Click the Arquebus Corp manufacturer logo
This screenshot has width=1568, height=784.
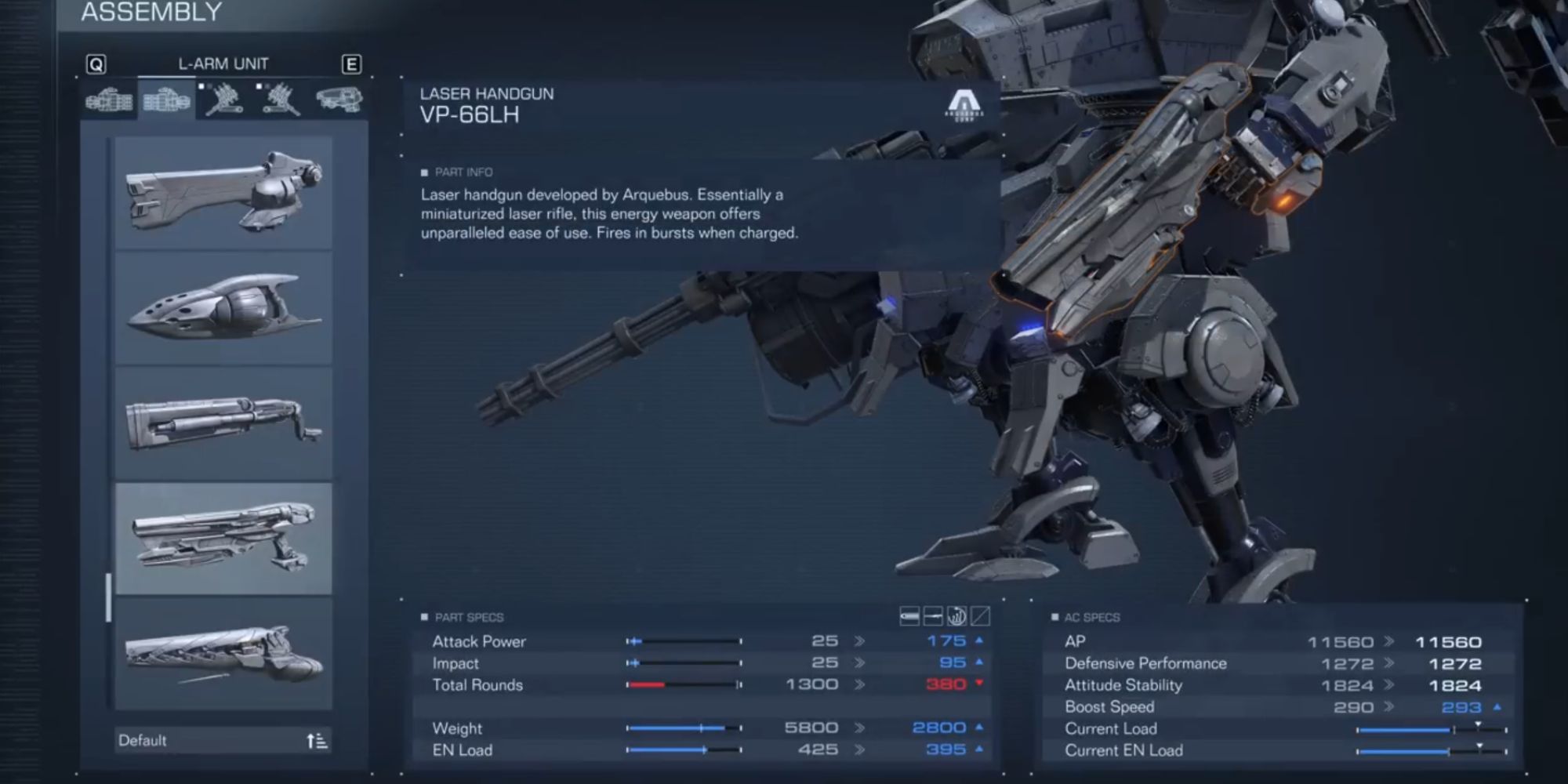(965, 104)
